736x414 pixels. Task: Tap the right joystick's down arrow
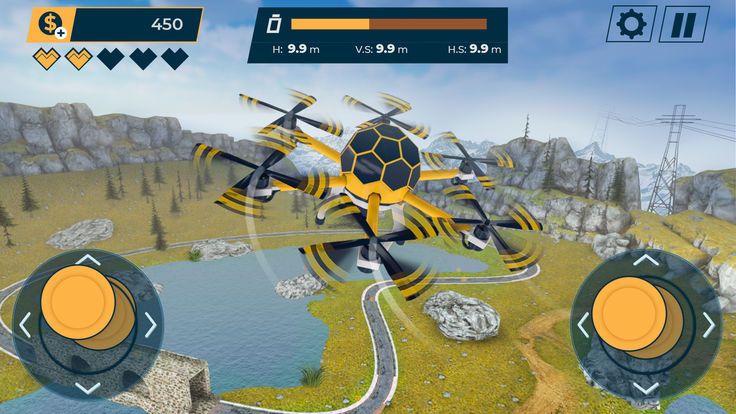(x=646, y=387)
